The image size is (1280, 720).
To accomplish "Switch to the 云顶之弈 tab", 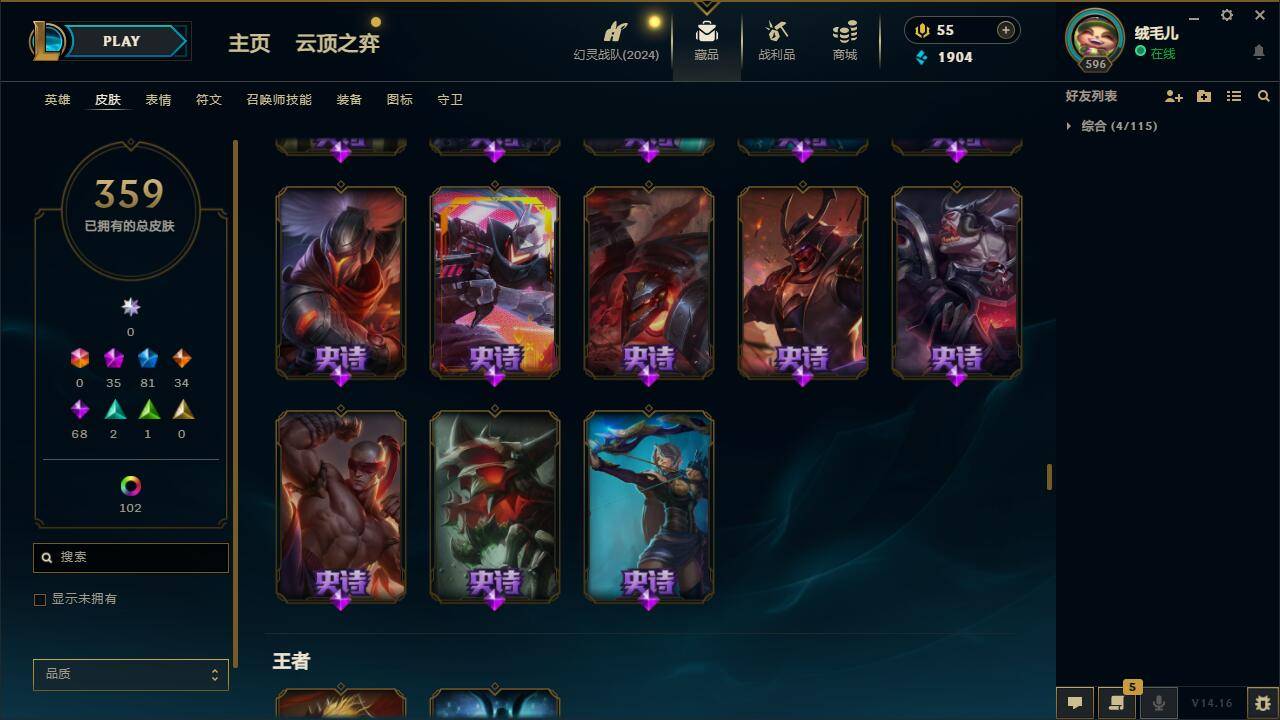I will [337, 44].
